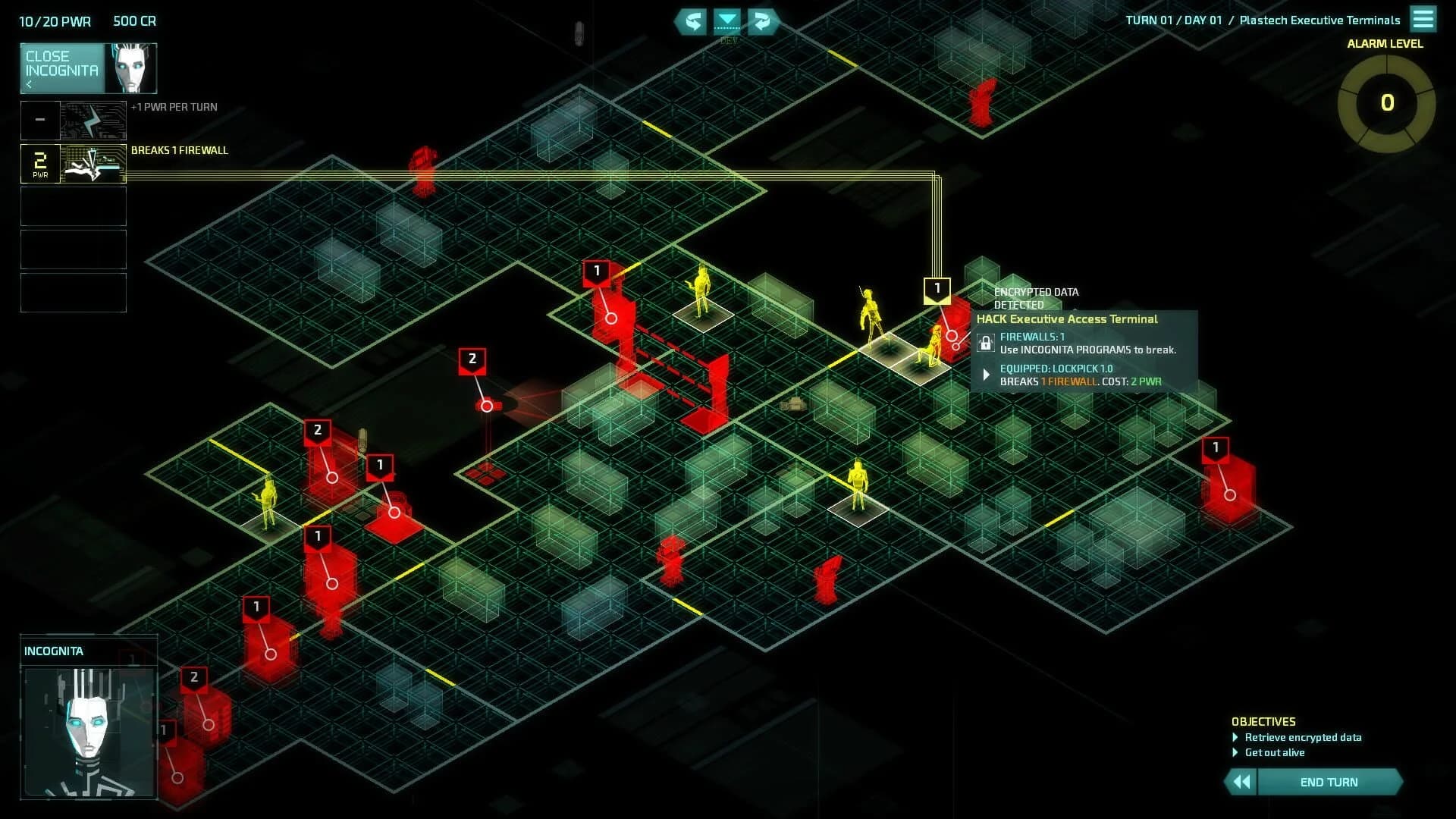Viewport: 1456px width, 819px height.
Task: Click the Alarm Level dial
Action: click(x=1387, y=99)
